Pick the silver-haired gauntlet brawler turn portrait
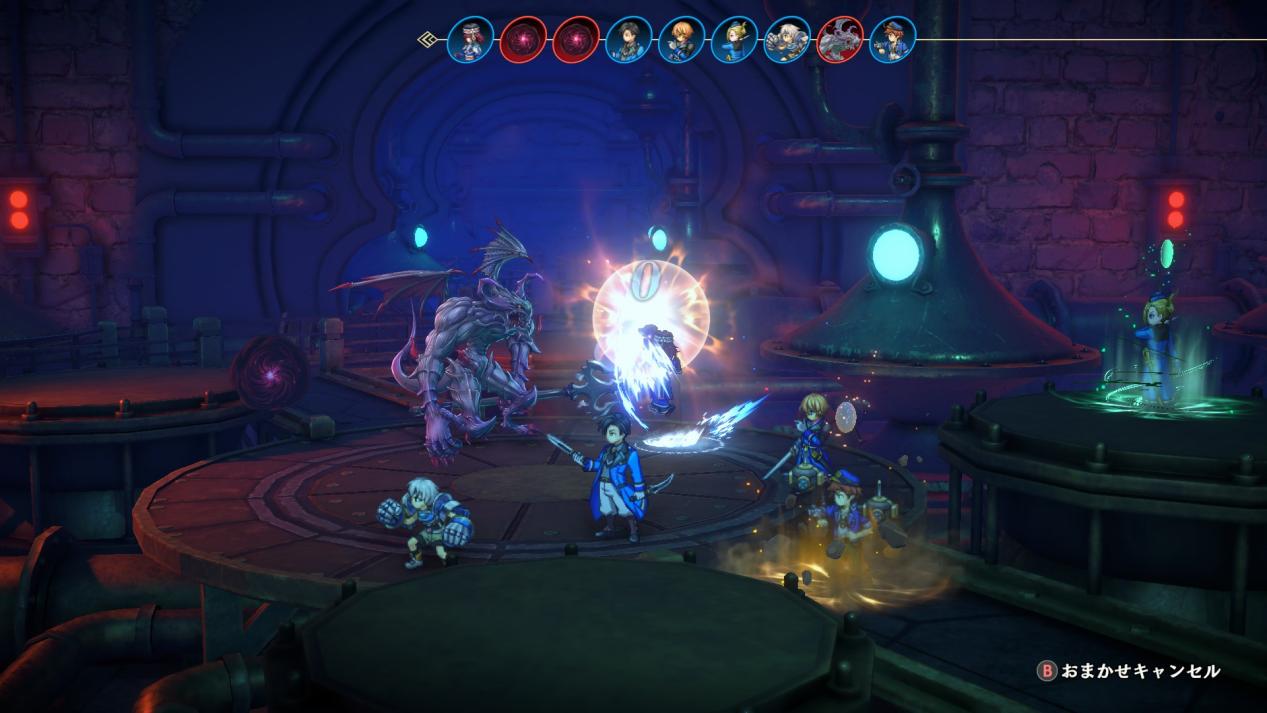Image resolution: width=1267 pixels, height=713 pixels. (788, 40)
